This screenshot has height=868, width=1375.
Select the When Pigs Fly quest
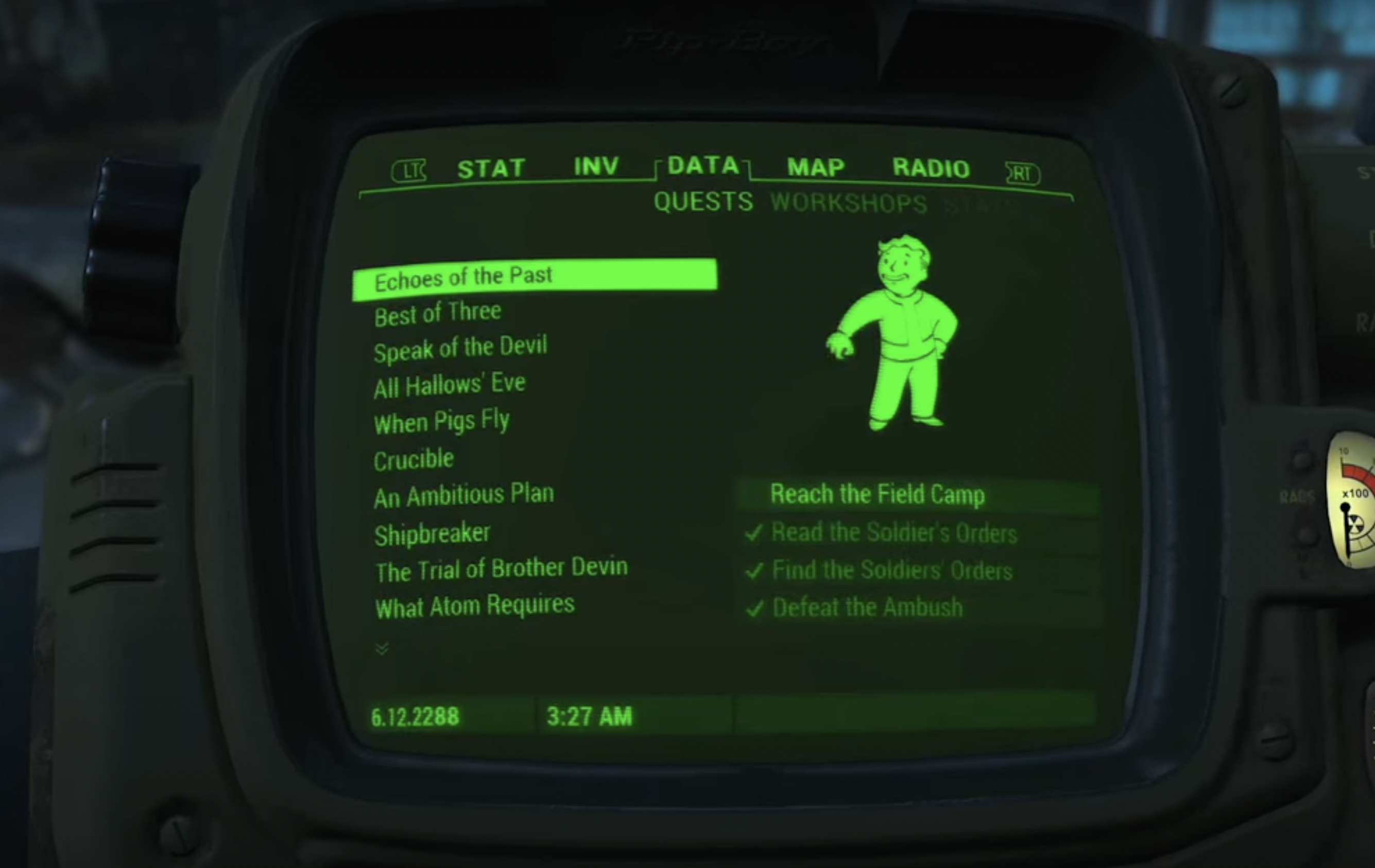(x=441, y=421)
